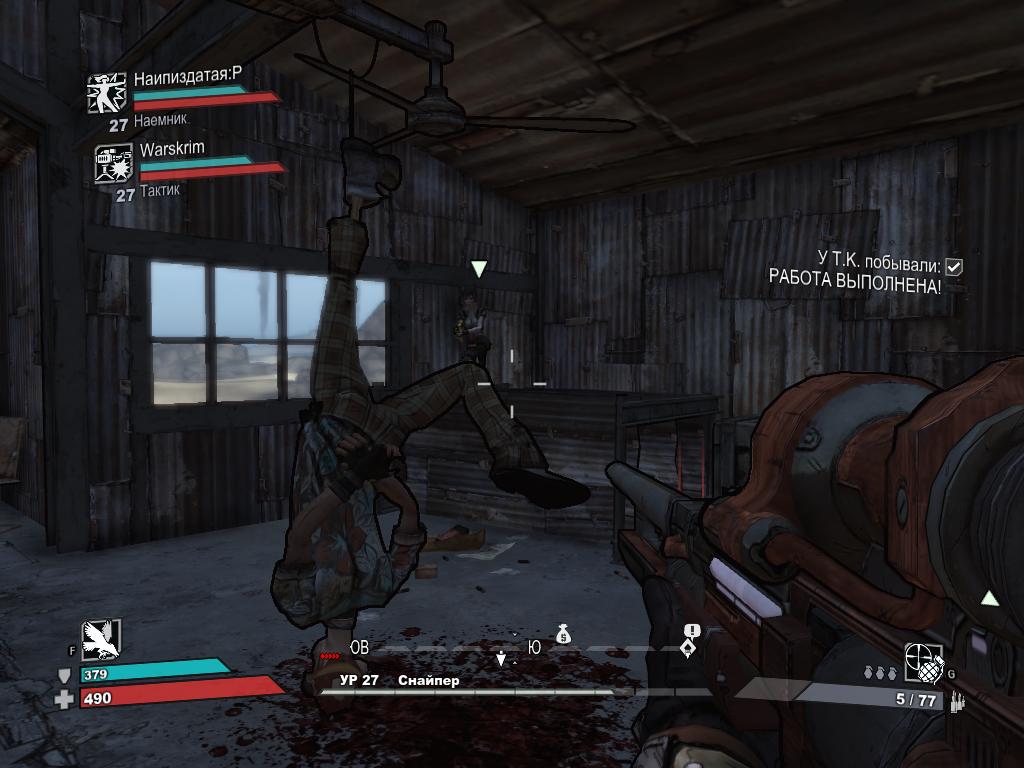This screenshot has height=768, width=1024.
Task: Click the money bag marker on the compass
Action: (x=563, y=633)
